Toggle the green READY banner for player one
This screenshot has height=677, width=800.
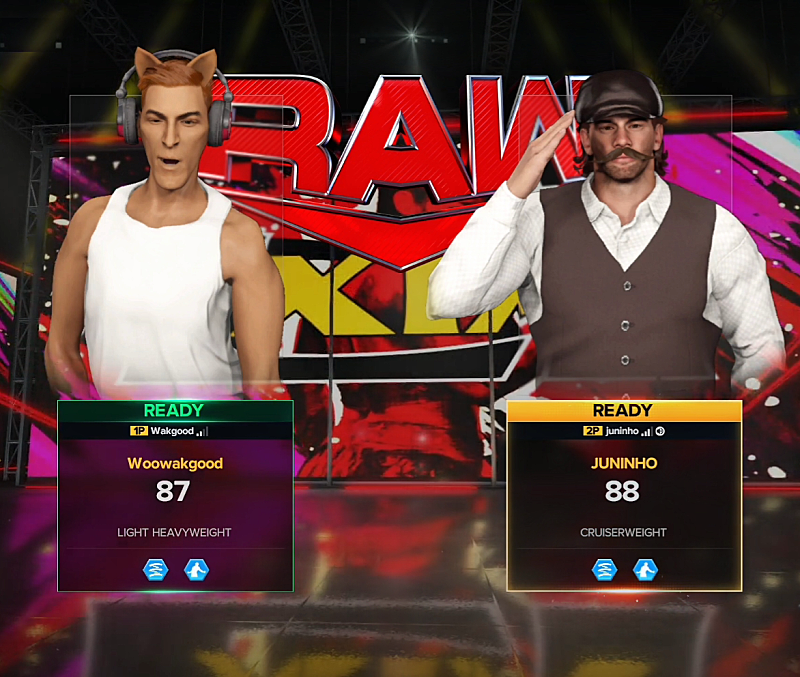pos(174,410)
